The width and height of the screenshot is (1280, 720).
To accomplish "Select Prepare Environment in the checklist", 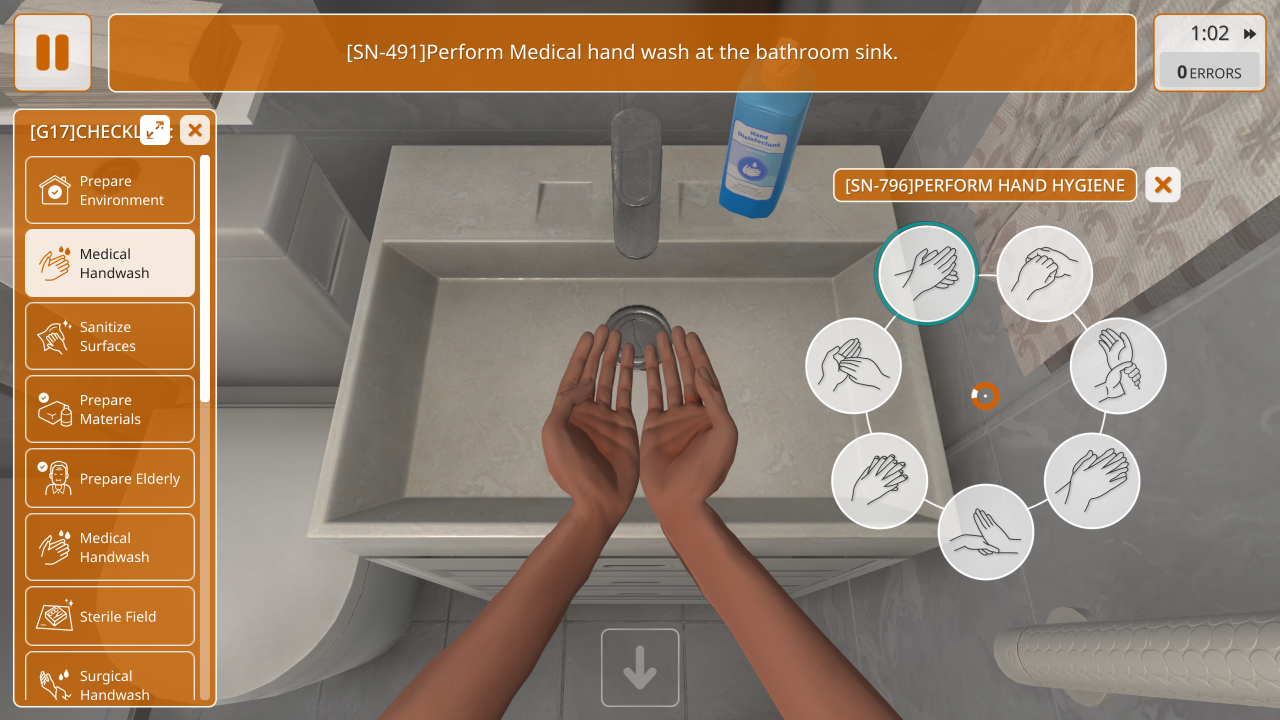I will click(110, 190).
